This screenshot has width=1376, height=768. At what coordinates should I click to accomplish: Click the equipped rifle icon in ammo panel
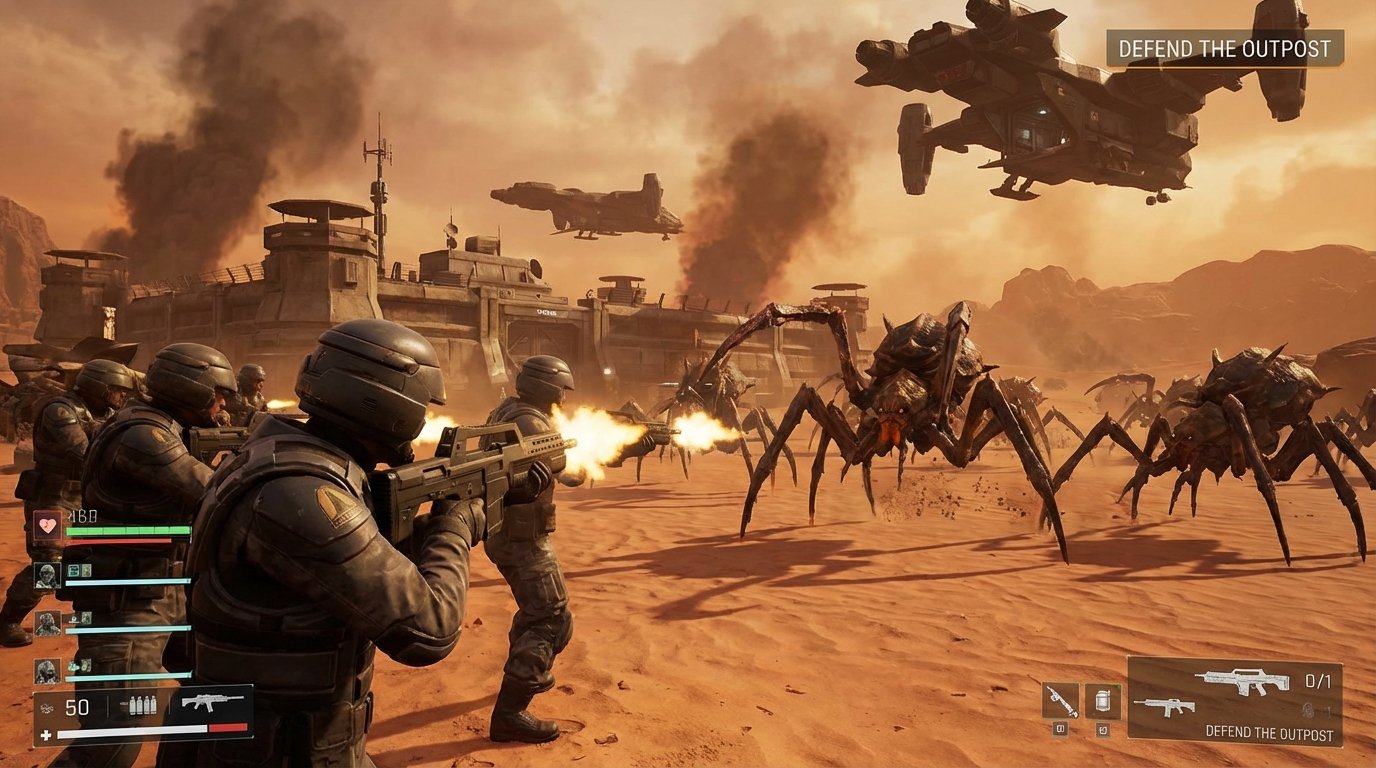[215, 702]
